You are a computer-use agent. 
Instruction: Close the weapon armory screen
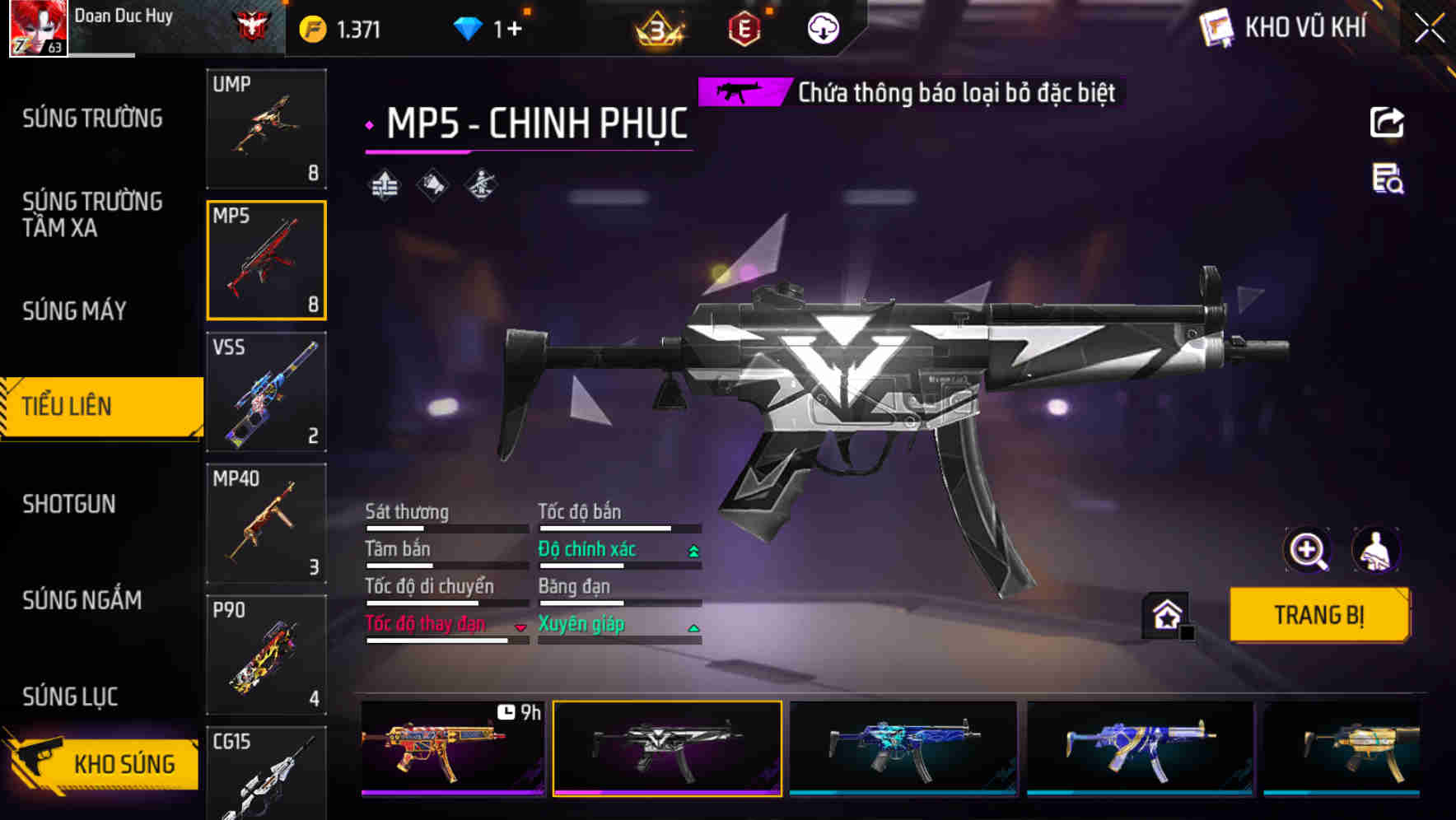tap(1430, 28)
